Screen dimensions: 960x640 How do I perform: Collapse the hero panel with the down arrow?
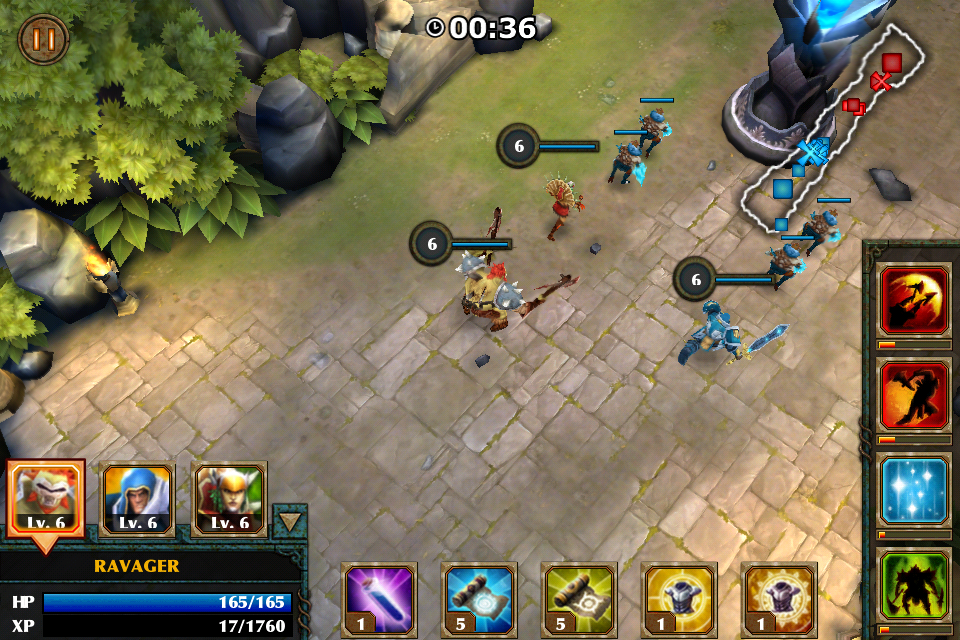tap(289, 521)
